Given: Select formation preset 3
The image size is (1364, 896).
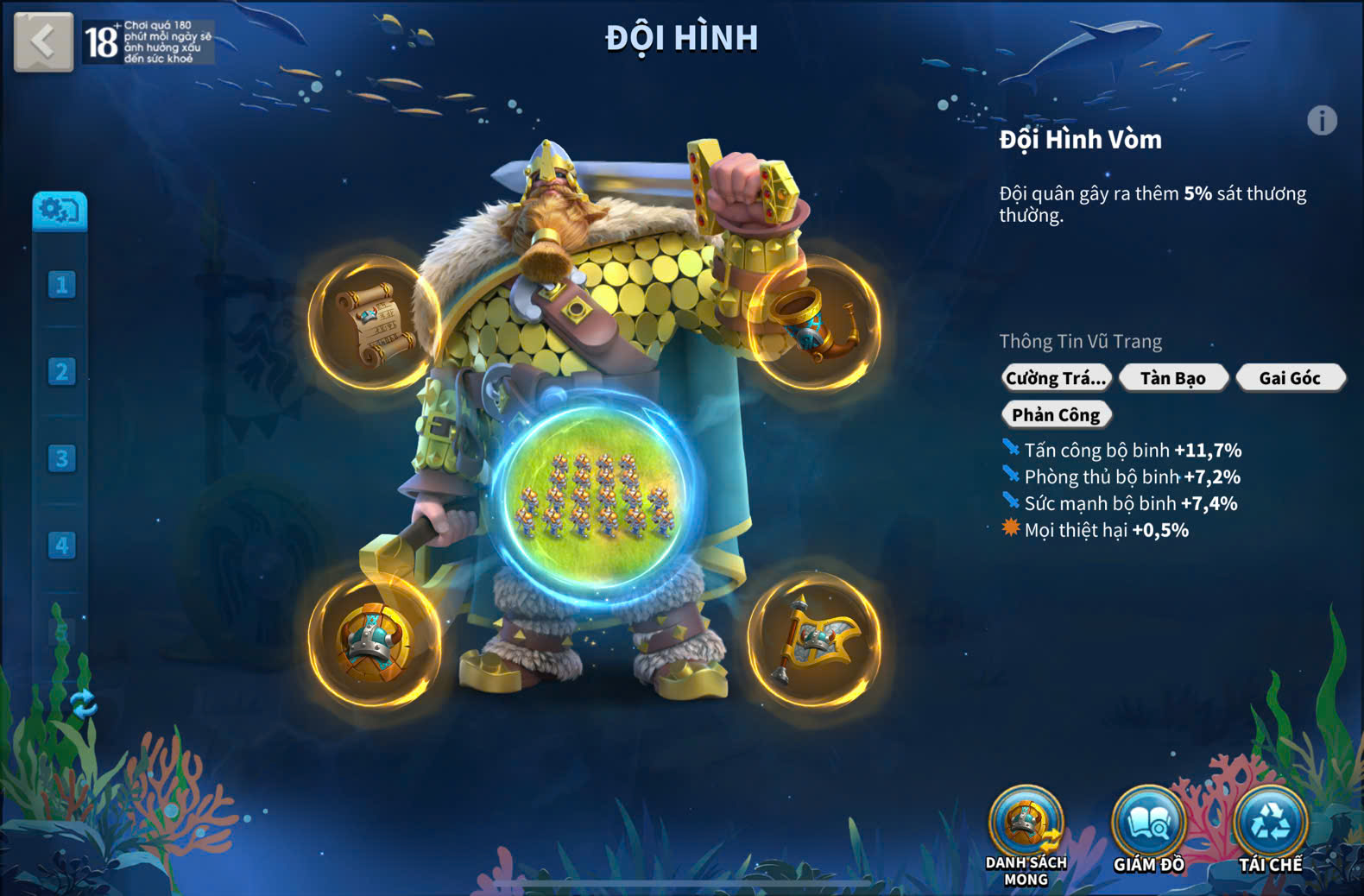Looking at the screenshot, I should (x=61, y=458).
